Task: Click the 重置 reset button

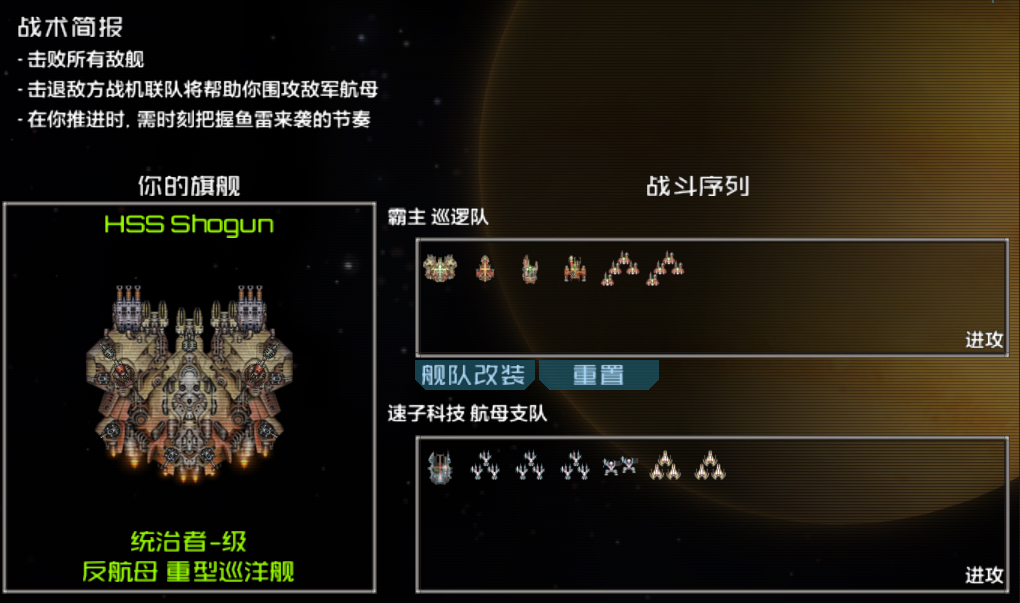Action: pyautogui.click(x=598, y=375)
